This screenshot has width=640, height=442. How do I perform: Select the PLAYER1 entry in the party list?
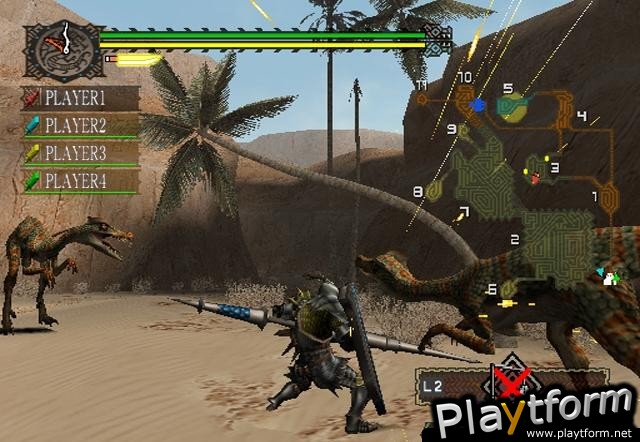(82, 98)
